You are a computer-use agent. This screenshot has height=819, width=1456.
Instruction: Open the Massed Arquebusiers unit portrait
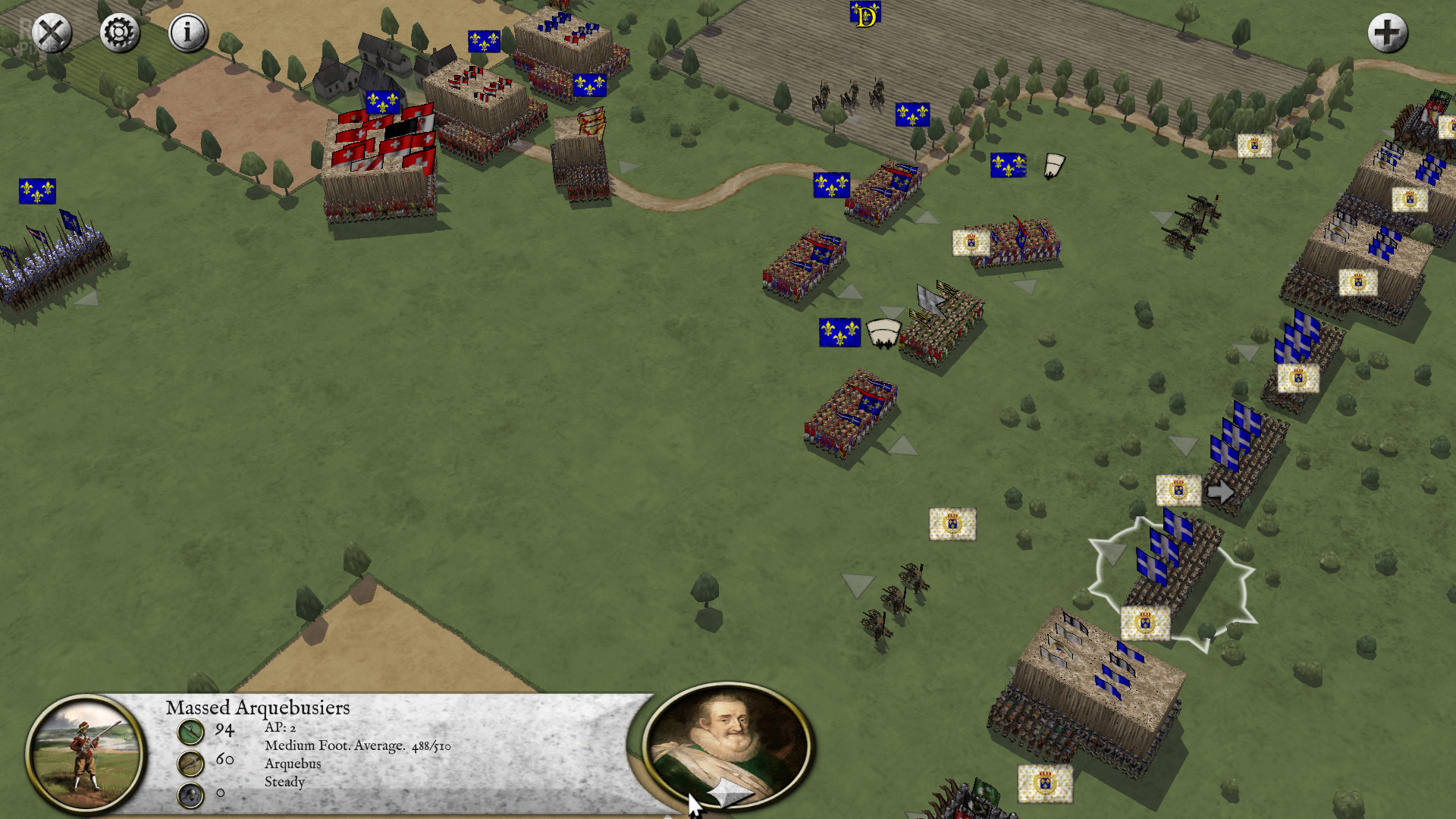coord(85,753)
